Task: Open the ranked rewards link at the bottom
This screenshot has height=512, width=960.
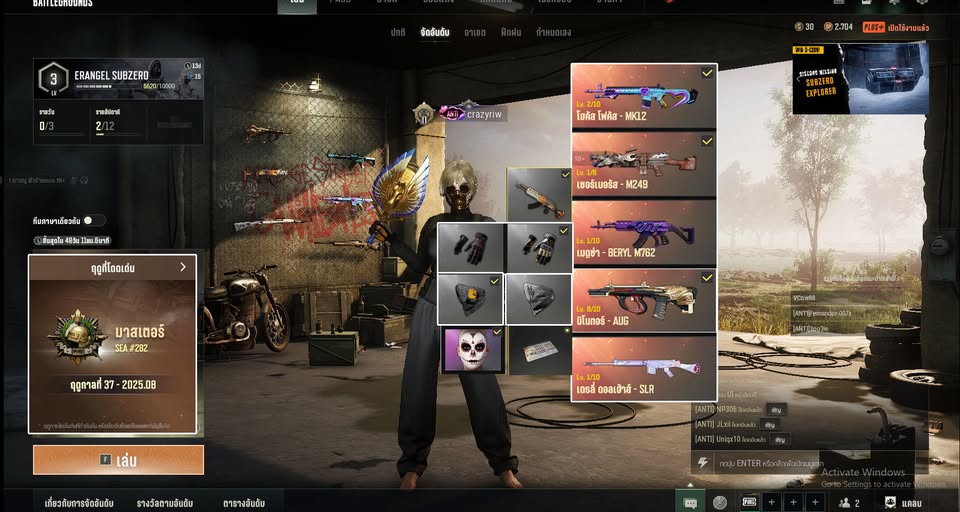Action: [x=165, y=503]
